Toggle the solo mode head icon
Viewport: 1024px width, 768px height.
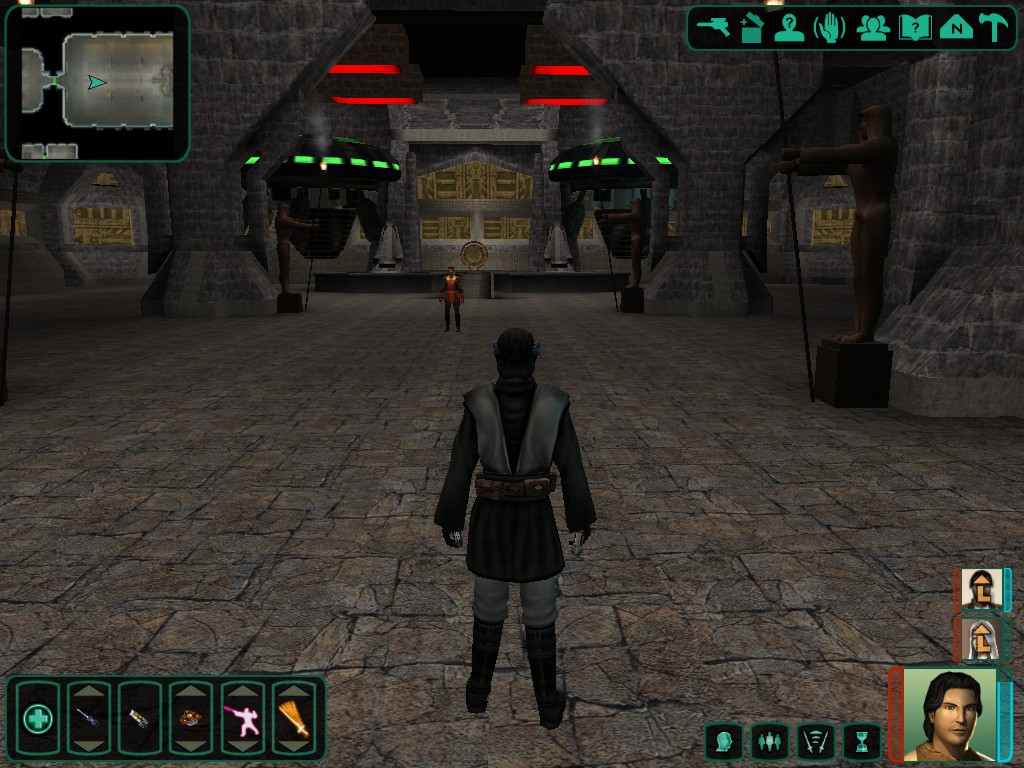(x=724, y=741)
